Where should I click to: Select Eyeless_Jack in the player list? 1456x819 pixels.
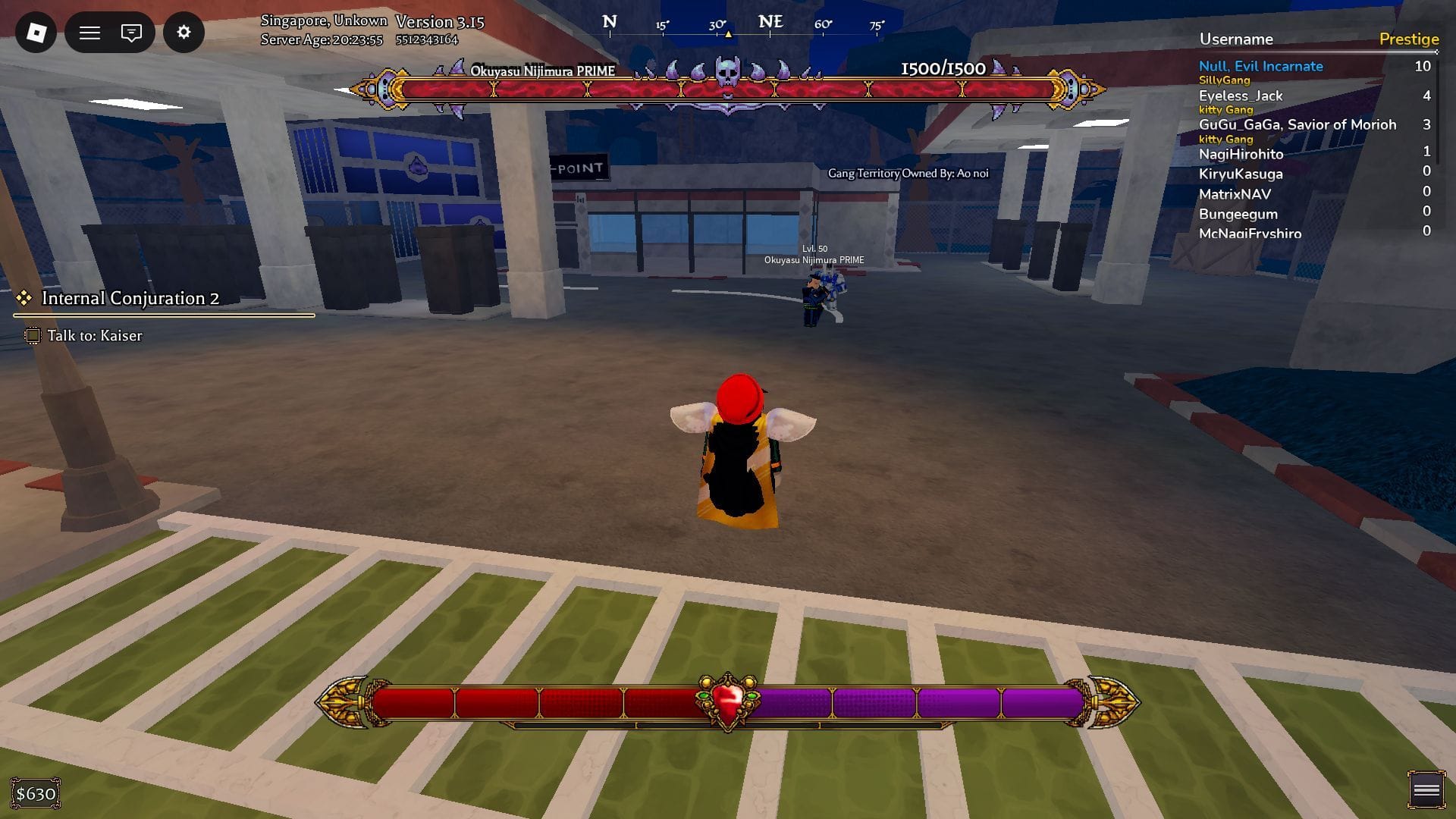tap(1241, 96)
